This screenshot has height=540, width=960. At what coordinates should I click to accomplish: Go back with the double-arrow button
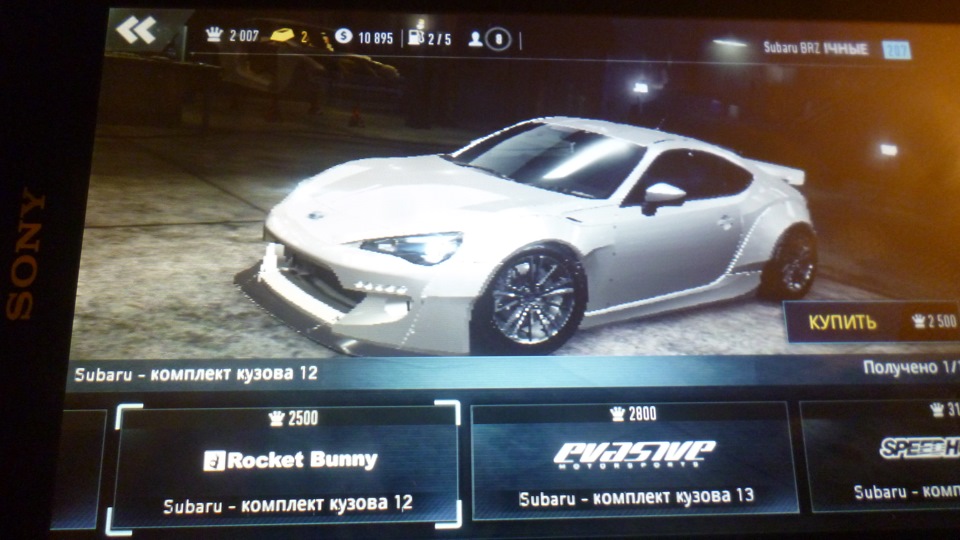tap(136, 31)
